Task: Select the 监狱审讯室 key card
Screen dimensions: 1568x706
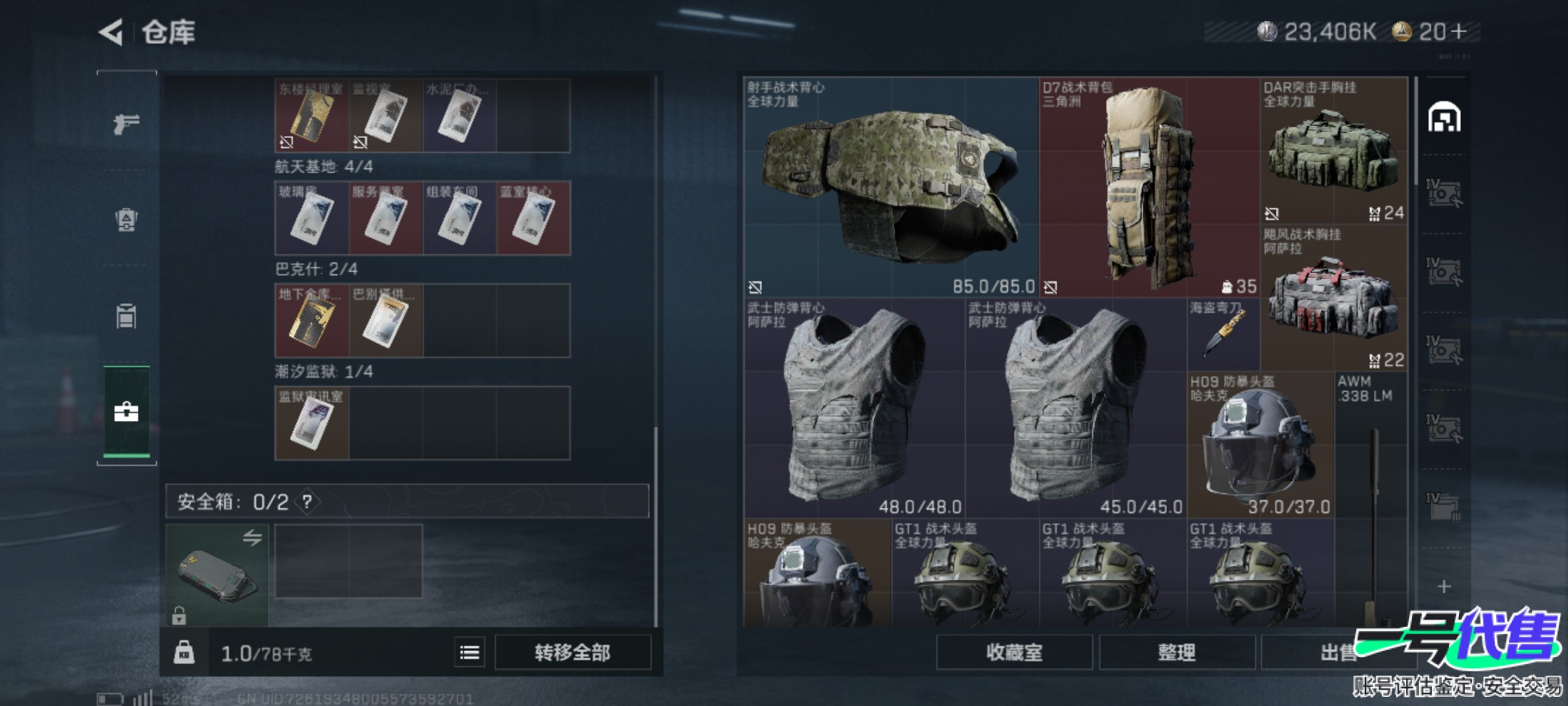Action: [312, 423]
